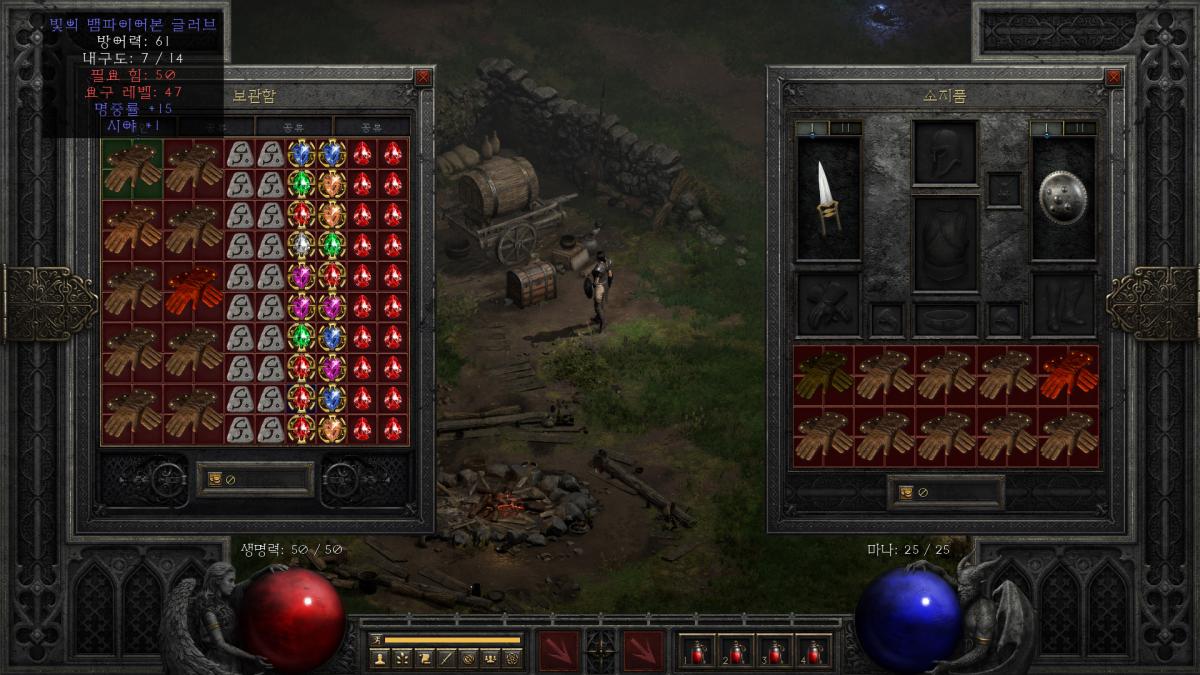Use the healing potion in belt slot 4
Viewport: 1200px width, 675px height.
coord(813,653)
